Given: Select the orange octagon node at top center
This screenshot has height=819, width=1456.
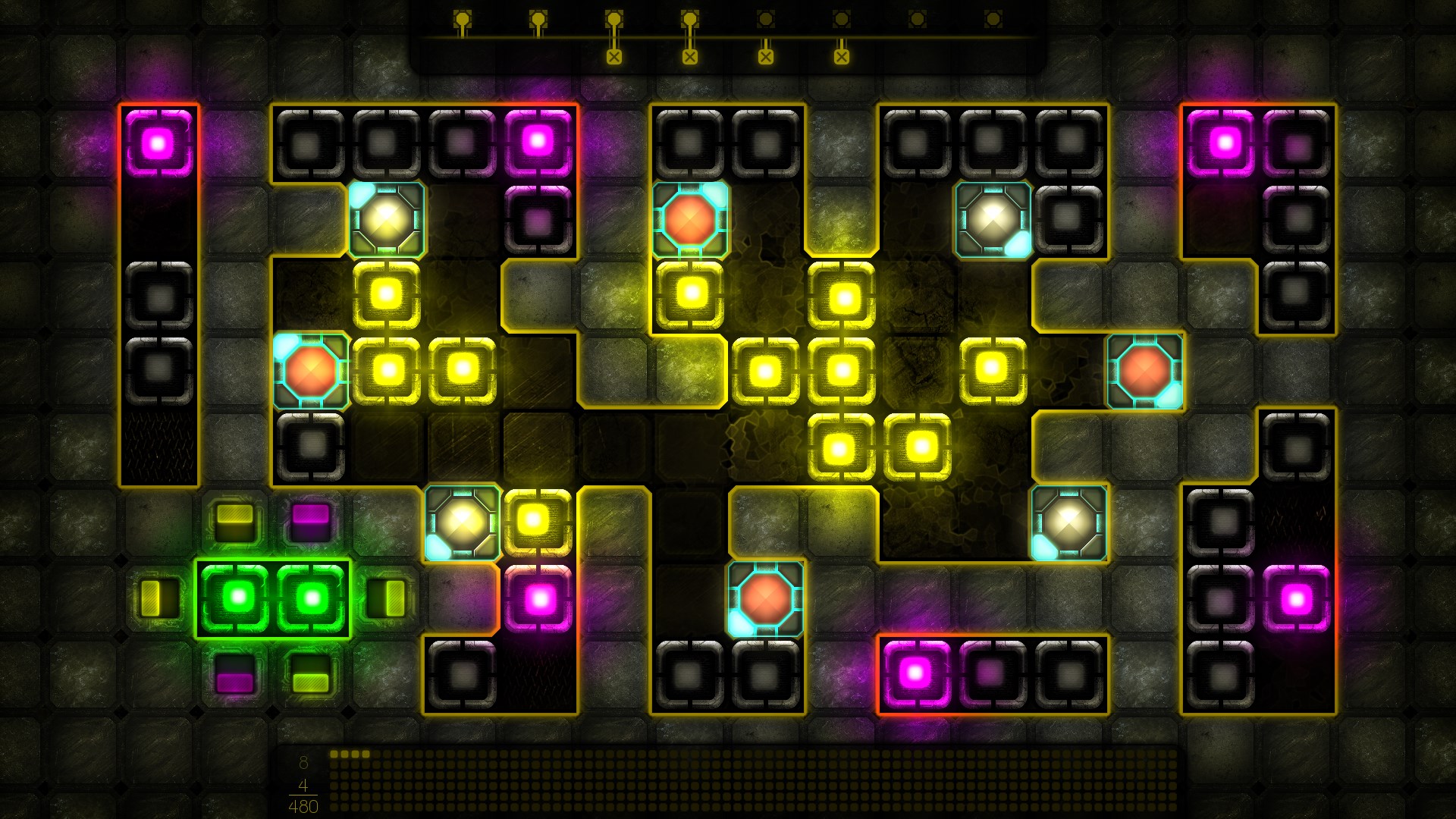Looking at the screenshot, I should 689,220.
